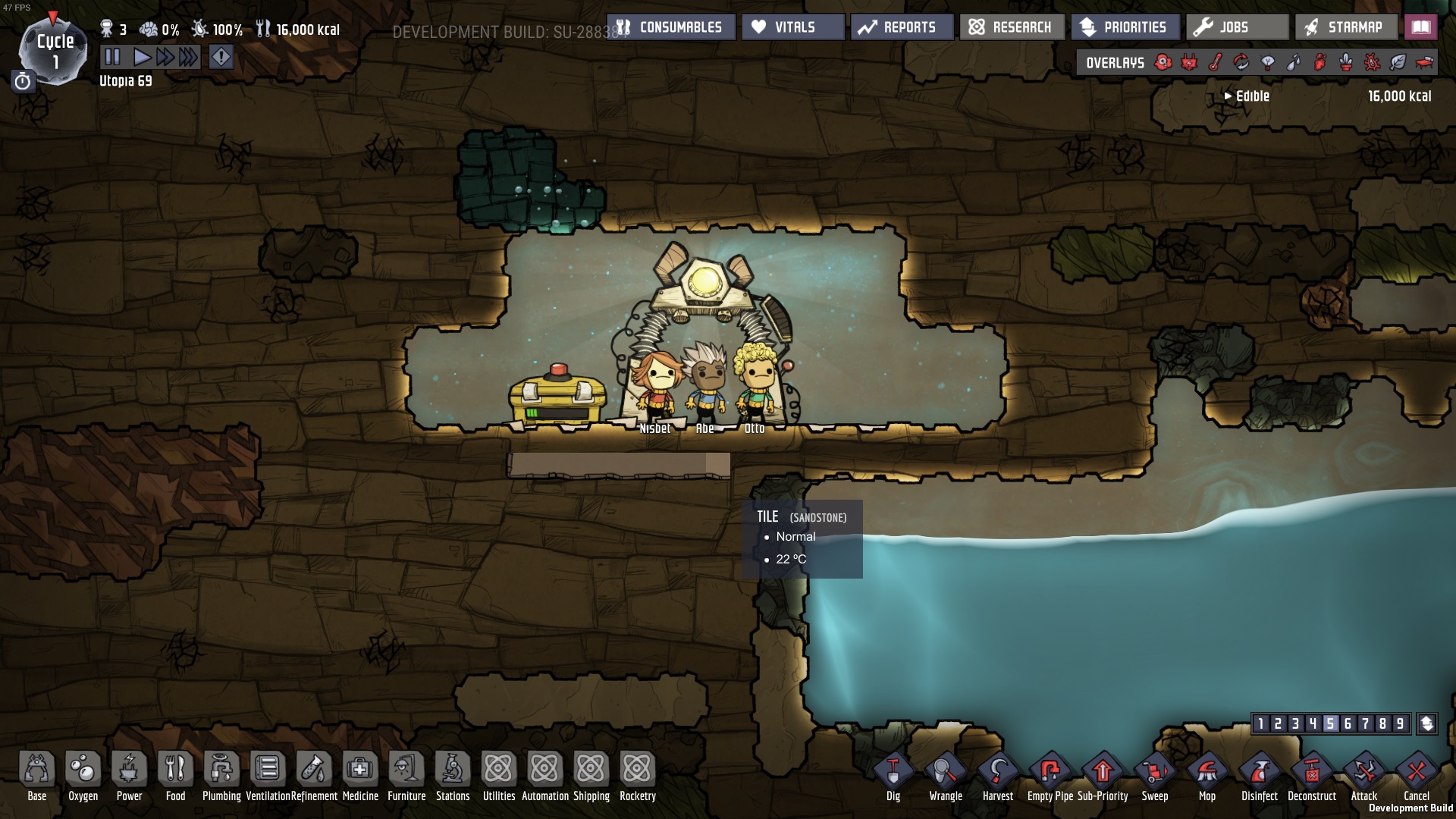Screen dimensions: 1456x819
Task: Activate the Deconstruct tool
Action: click(x=1312, y=775)
